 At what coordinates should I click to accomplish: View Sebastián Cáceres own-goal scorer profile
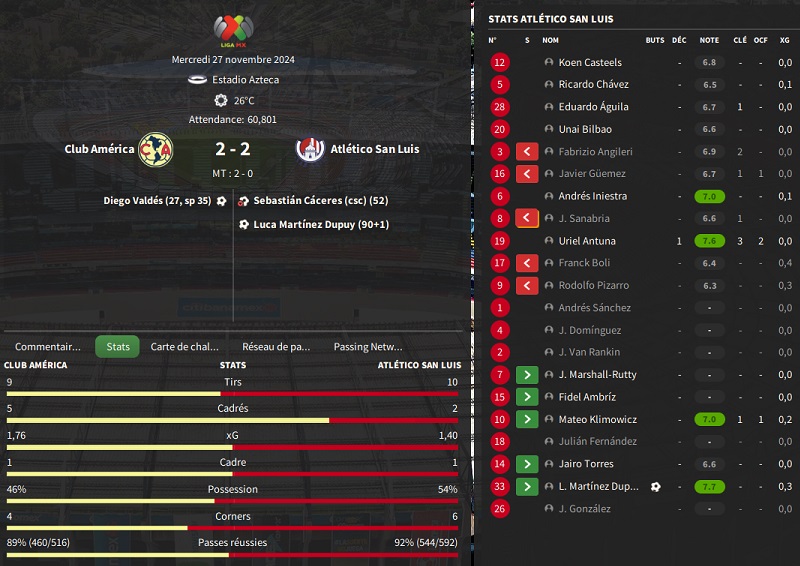321,200
